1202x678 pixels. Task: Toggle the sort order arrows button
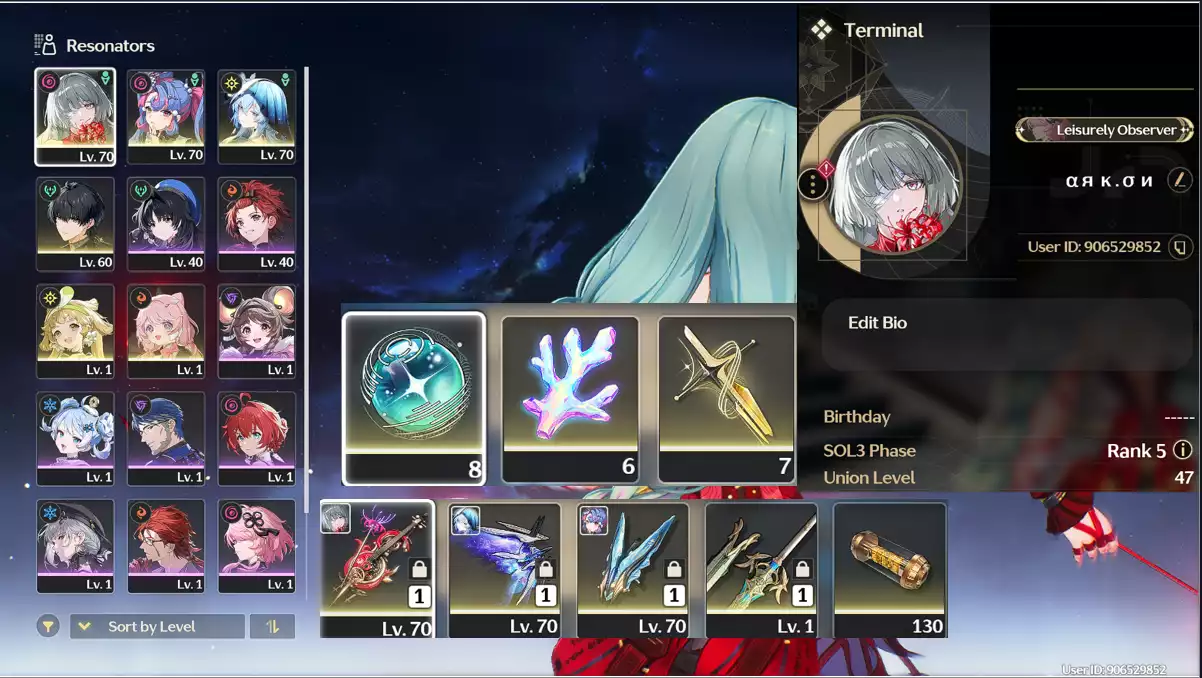click(272, 626)
